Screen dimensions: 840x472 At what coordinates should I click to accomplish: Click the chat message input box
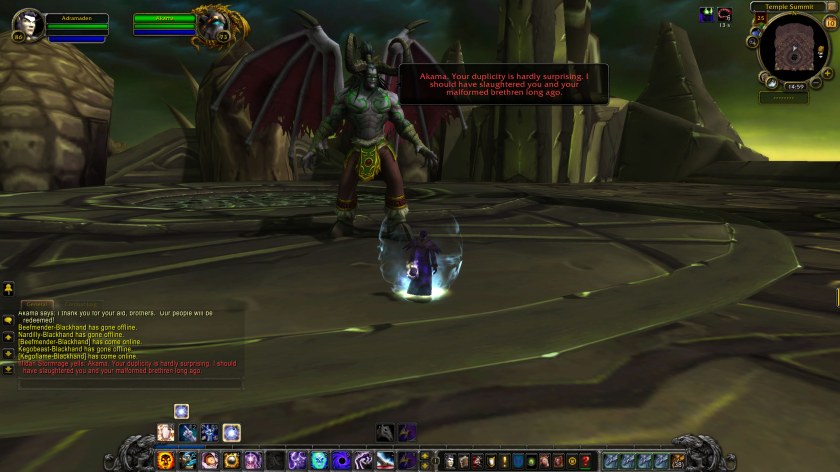pyautogui.click(x=130, y=383)
